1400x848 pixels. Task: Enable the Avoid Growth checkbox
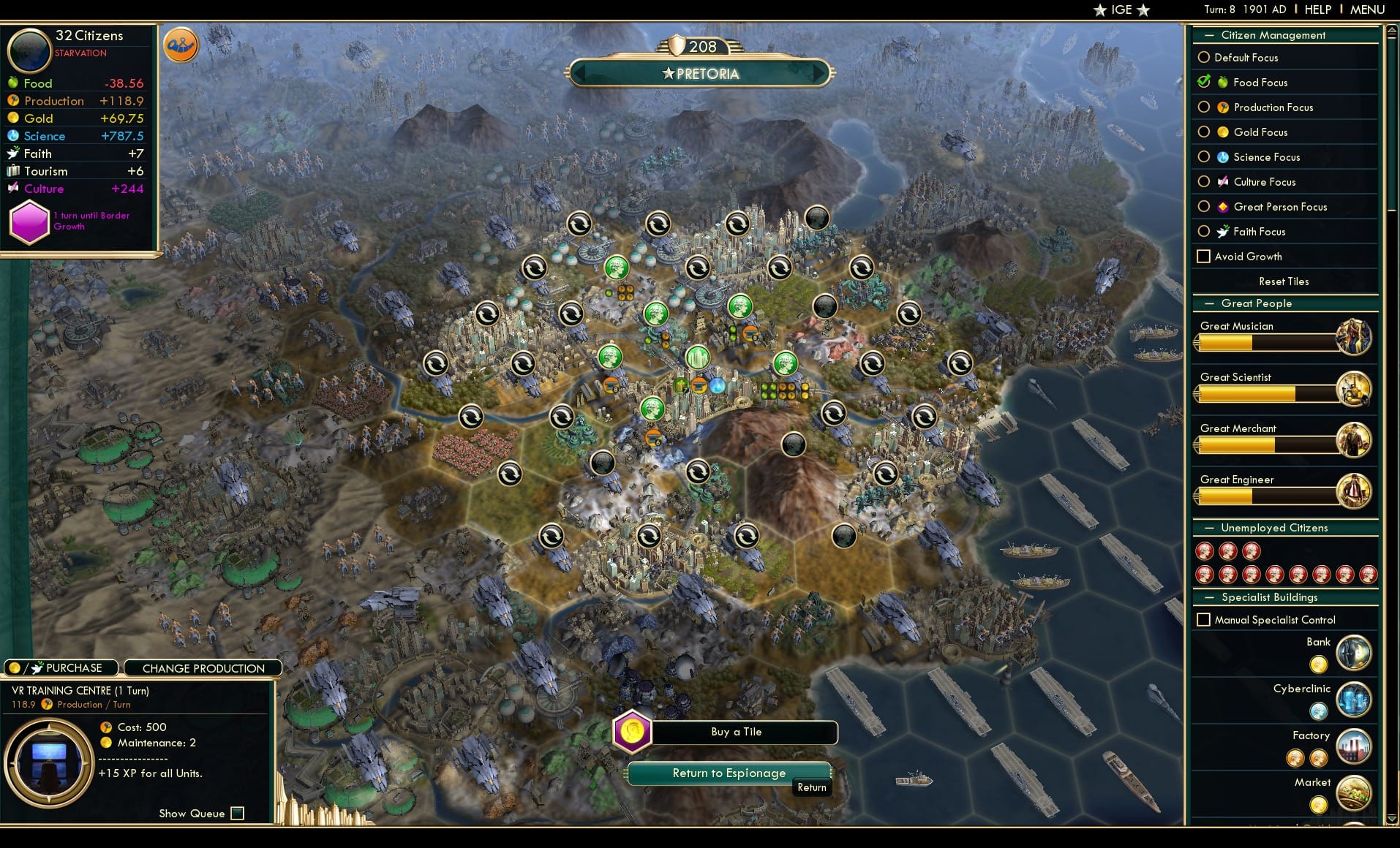pyautogui.click(x=1204, y=257)
